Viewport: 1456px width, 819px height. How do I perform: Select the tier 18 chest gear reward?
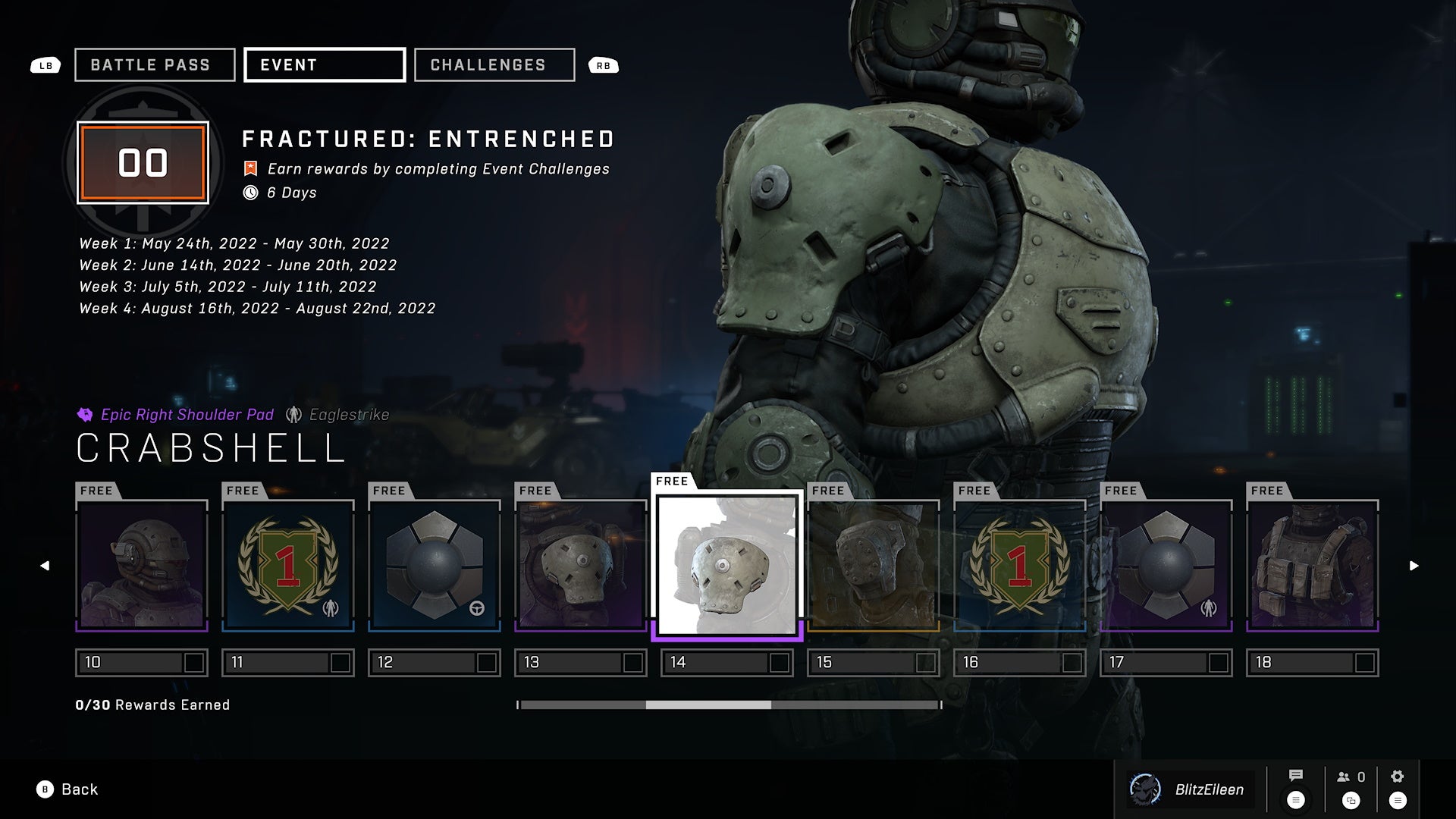(1313, 566)
